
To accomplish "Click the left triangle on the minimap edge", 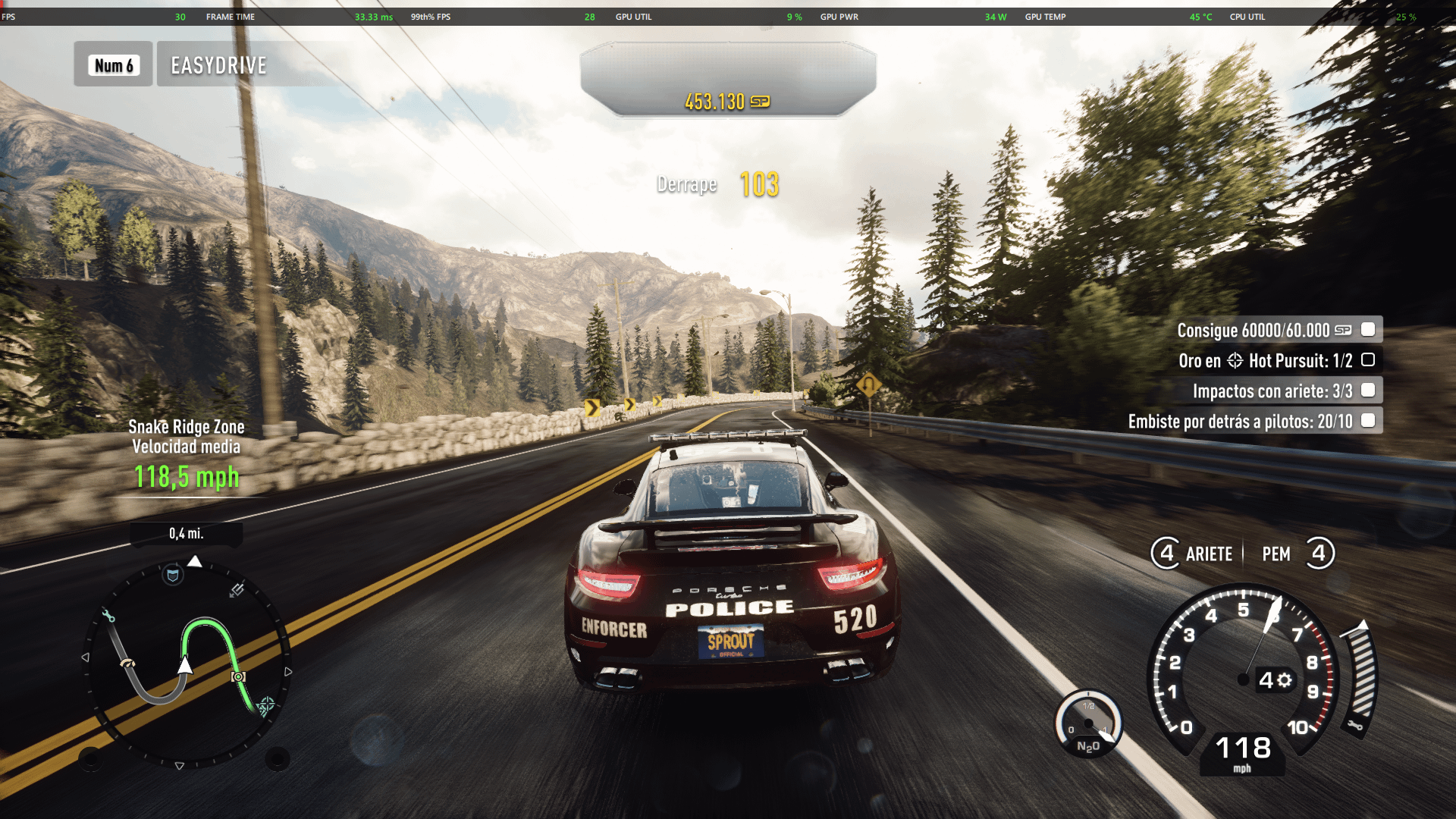I will tap(86, 657).
